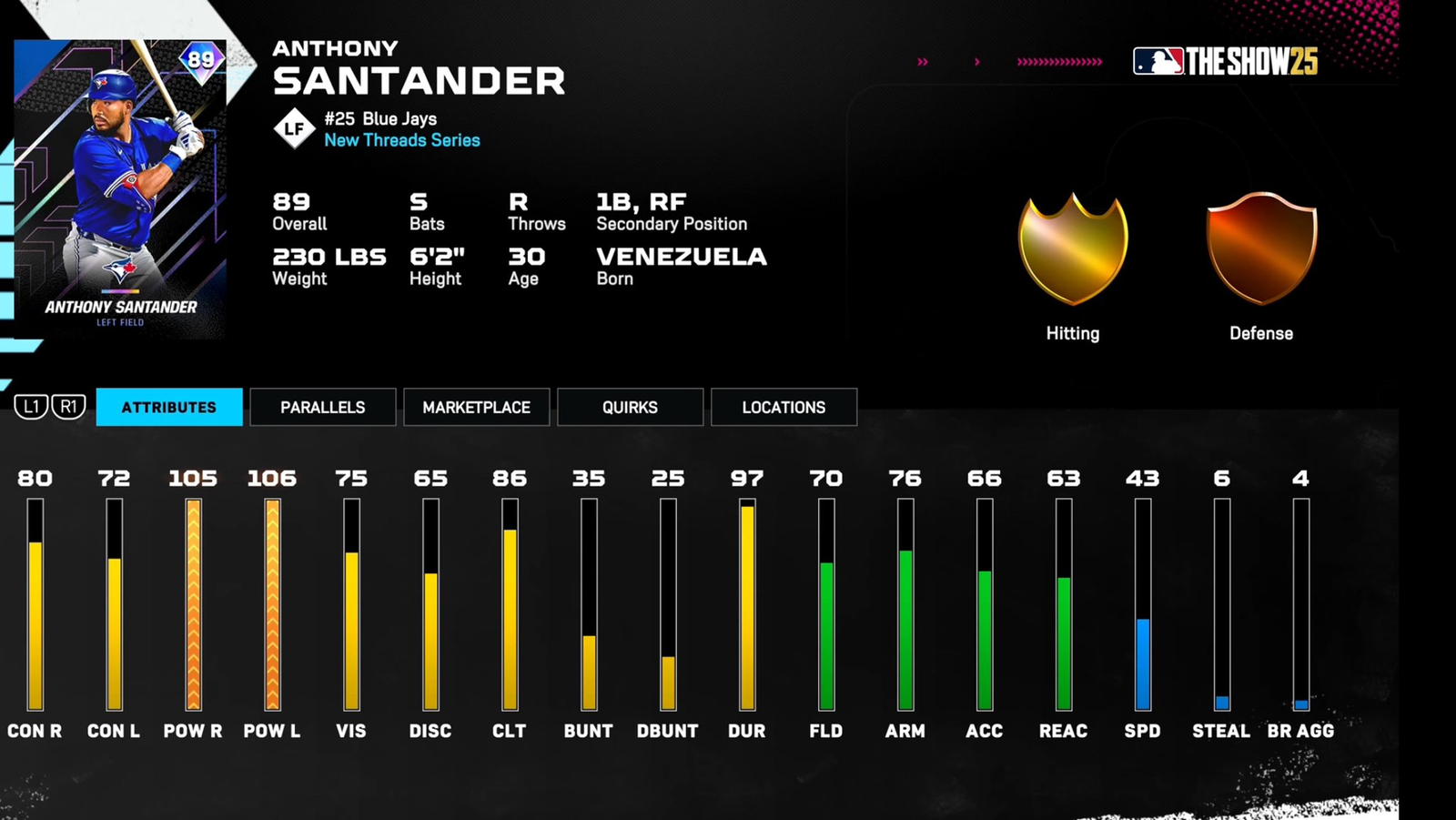Show the Quirks tab
Image resolution: width=1456 pixels, height=820 pixels.
click(630, 407)
